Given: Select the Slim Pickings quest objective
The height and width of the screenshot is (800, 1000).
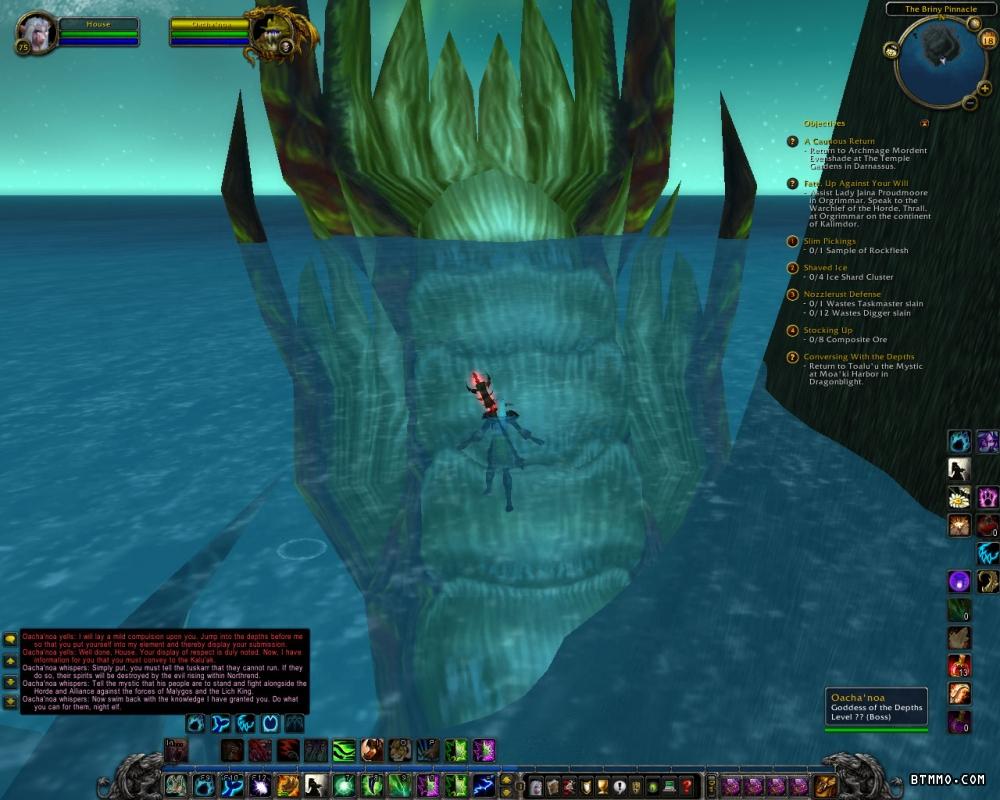Looking at the screenshot, I should pyautogui.click(x=832, y=241).
